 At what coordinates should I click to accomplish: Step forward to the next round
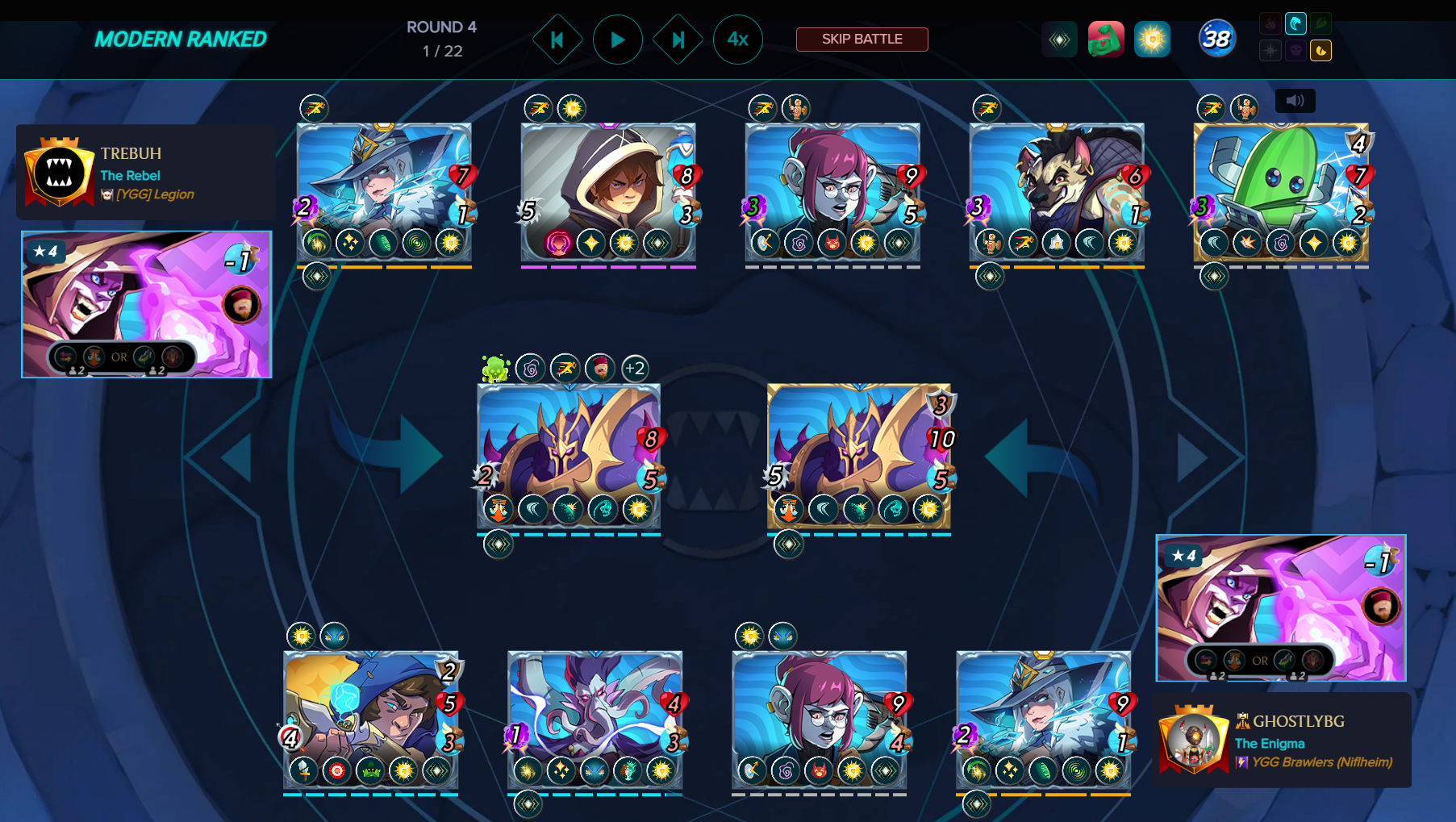tap(678, 40)
